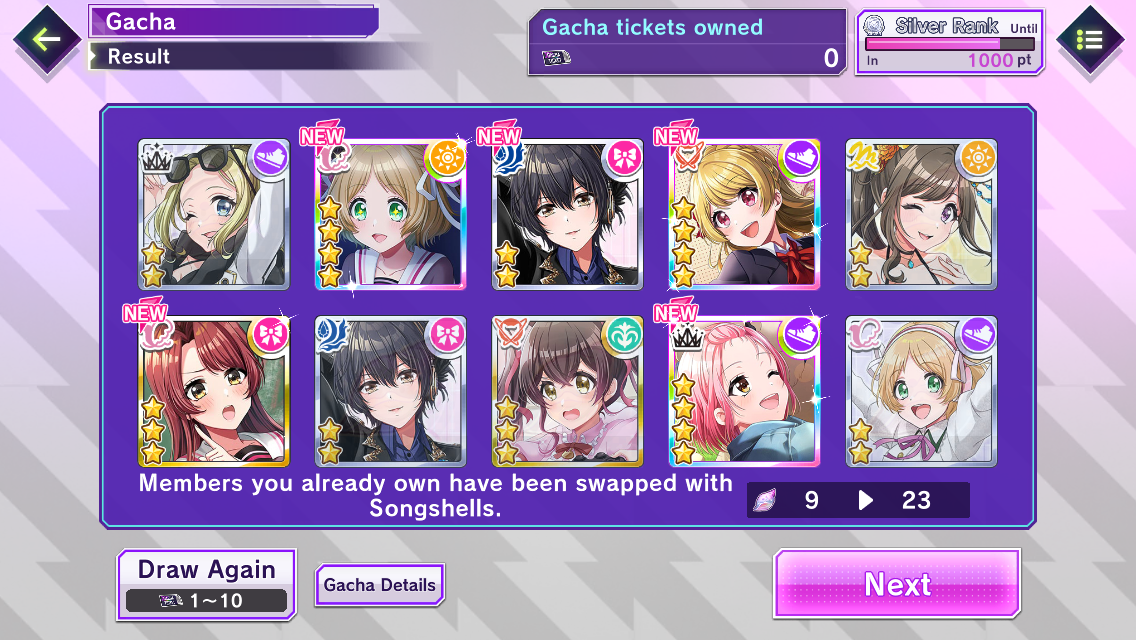Open the list menu icon
Viewport: 1136px width, 640px height.
click(x=1089, y=40)
